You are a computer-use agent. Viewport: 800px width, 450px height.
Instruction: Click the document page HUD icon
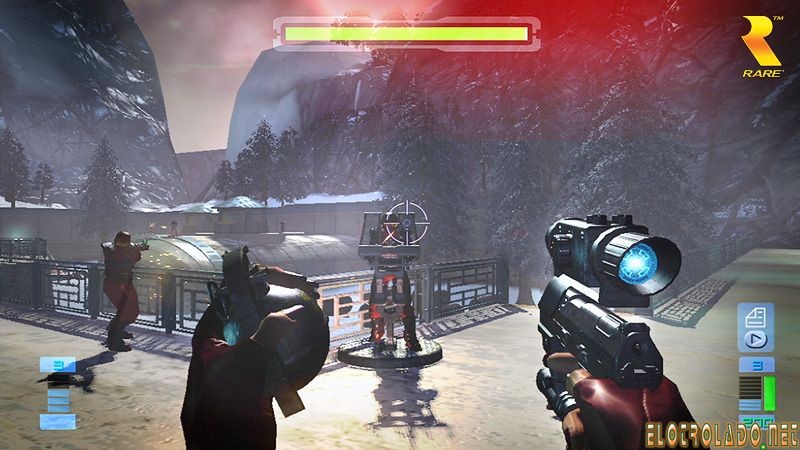click(x=755, y=319)
